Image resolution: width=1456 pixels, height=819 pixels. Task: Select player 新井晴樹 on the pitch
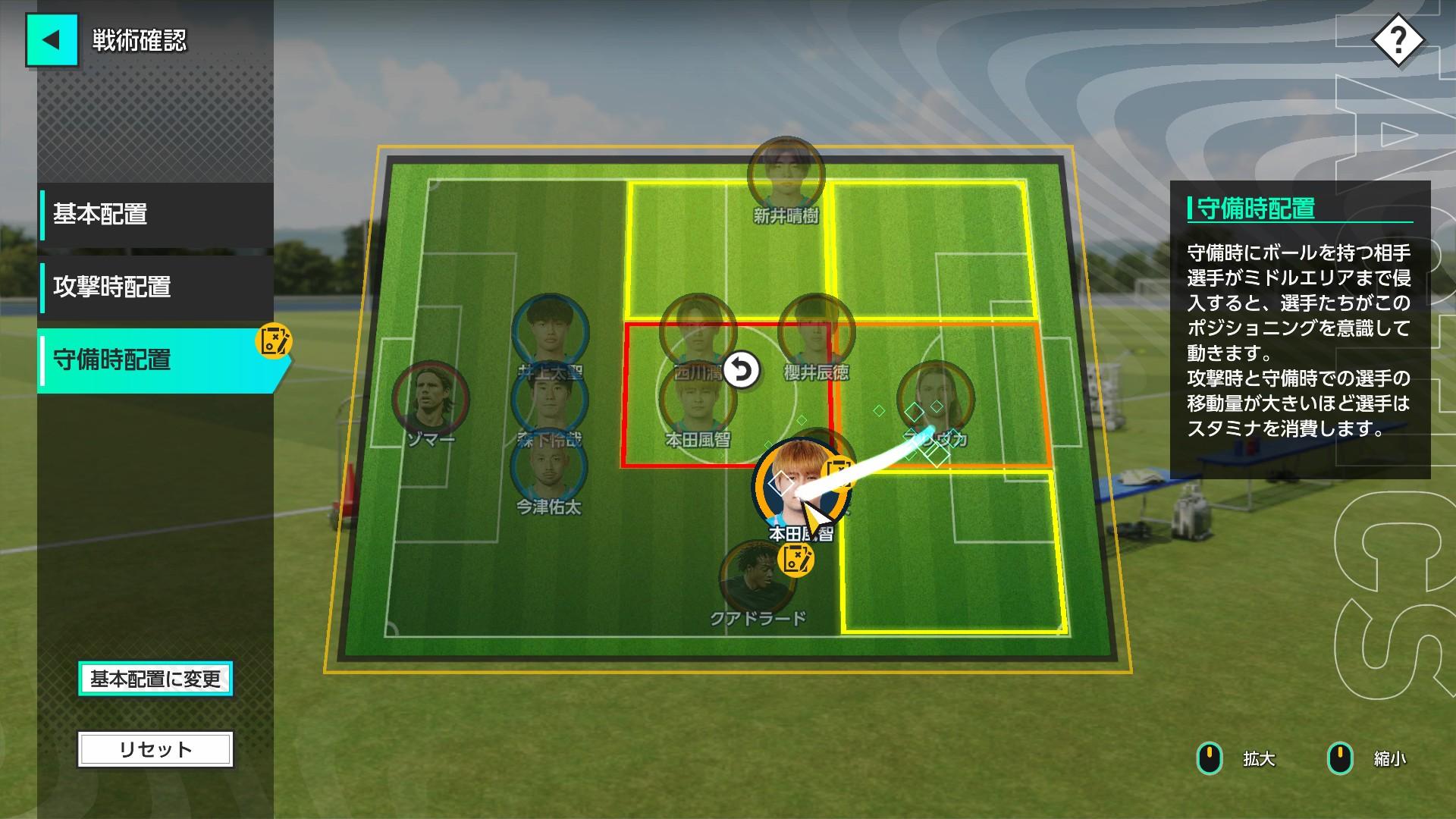click(785, 174)
